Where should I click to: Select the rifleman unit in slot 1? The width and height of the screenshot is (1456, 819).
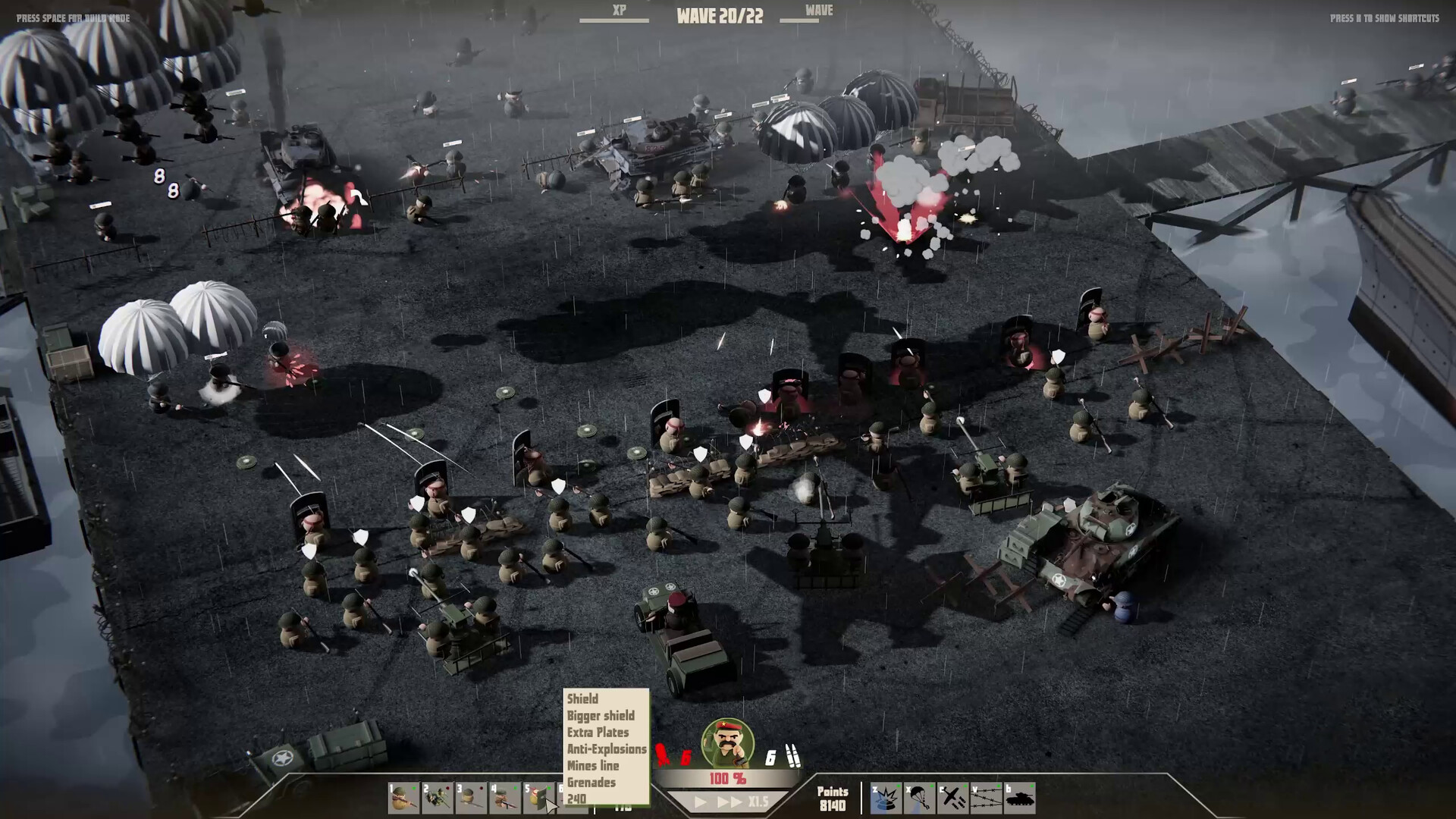(x=403, y=799)
